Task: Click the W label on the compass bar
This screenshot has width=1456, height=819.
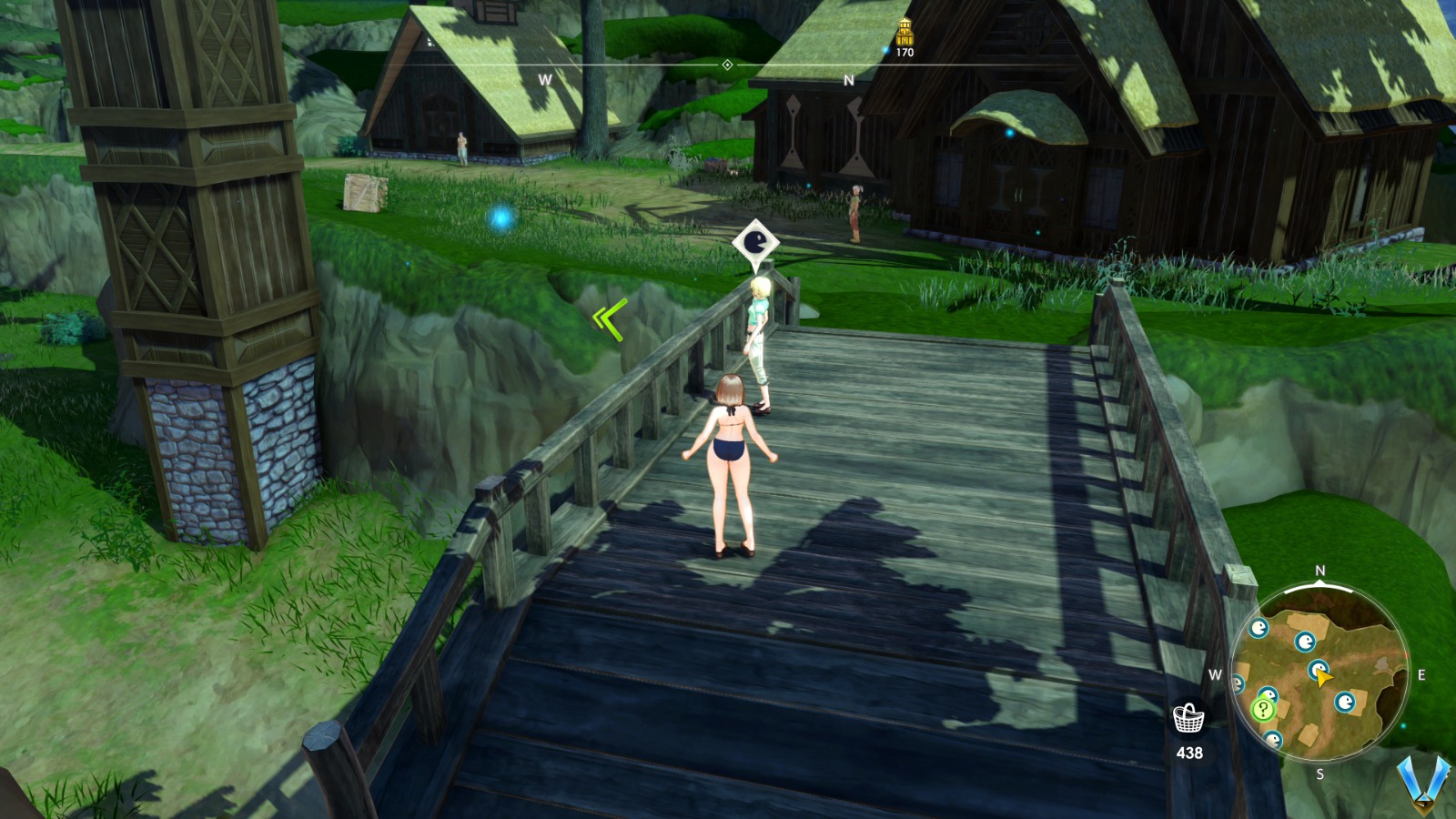Action: coord(545,80)
